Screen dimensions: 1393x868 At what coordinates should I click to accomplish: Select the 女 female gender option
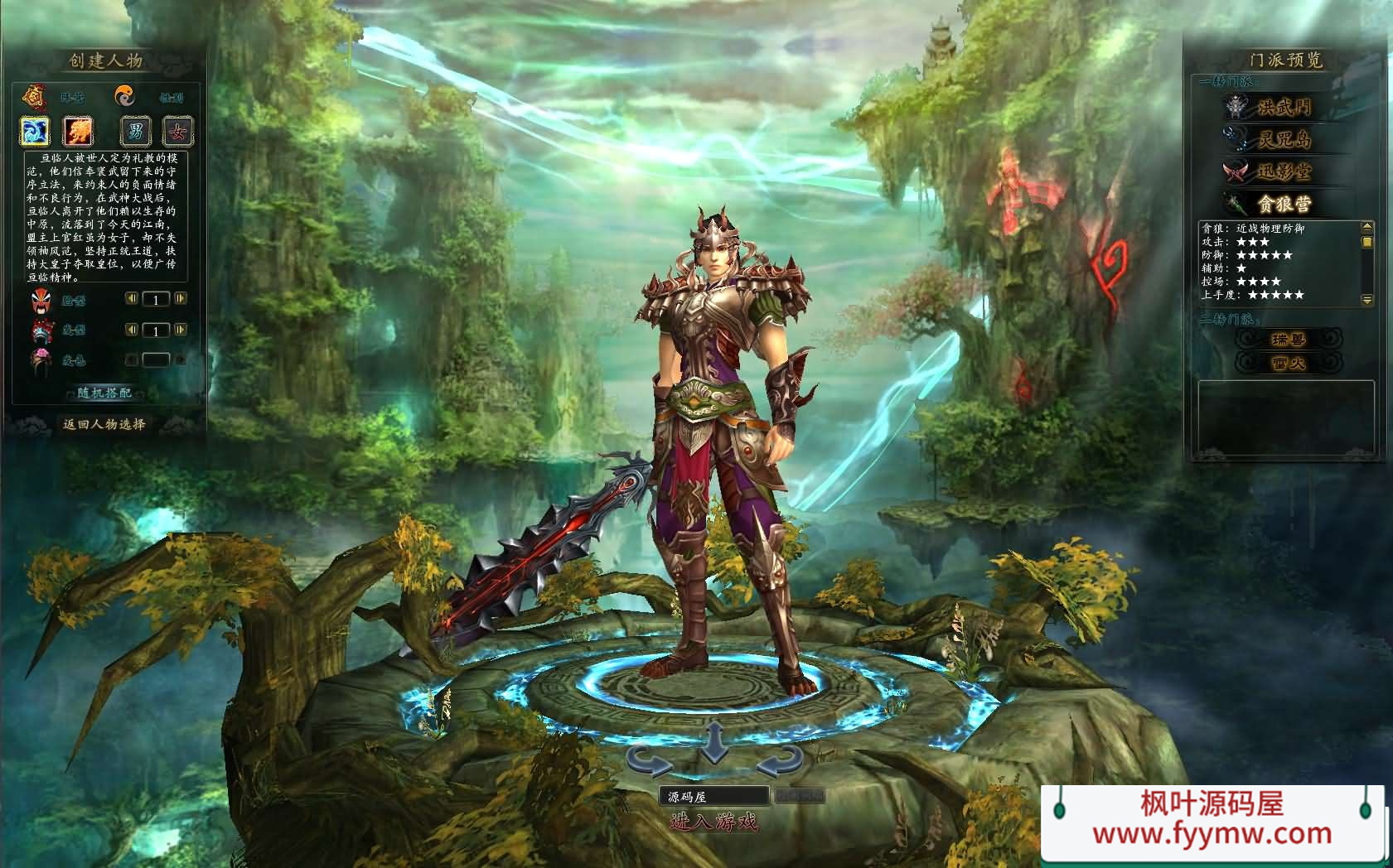(177, 132)
